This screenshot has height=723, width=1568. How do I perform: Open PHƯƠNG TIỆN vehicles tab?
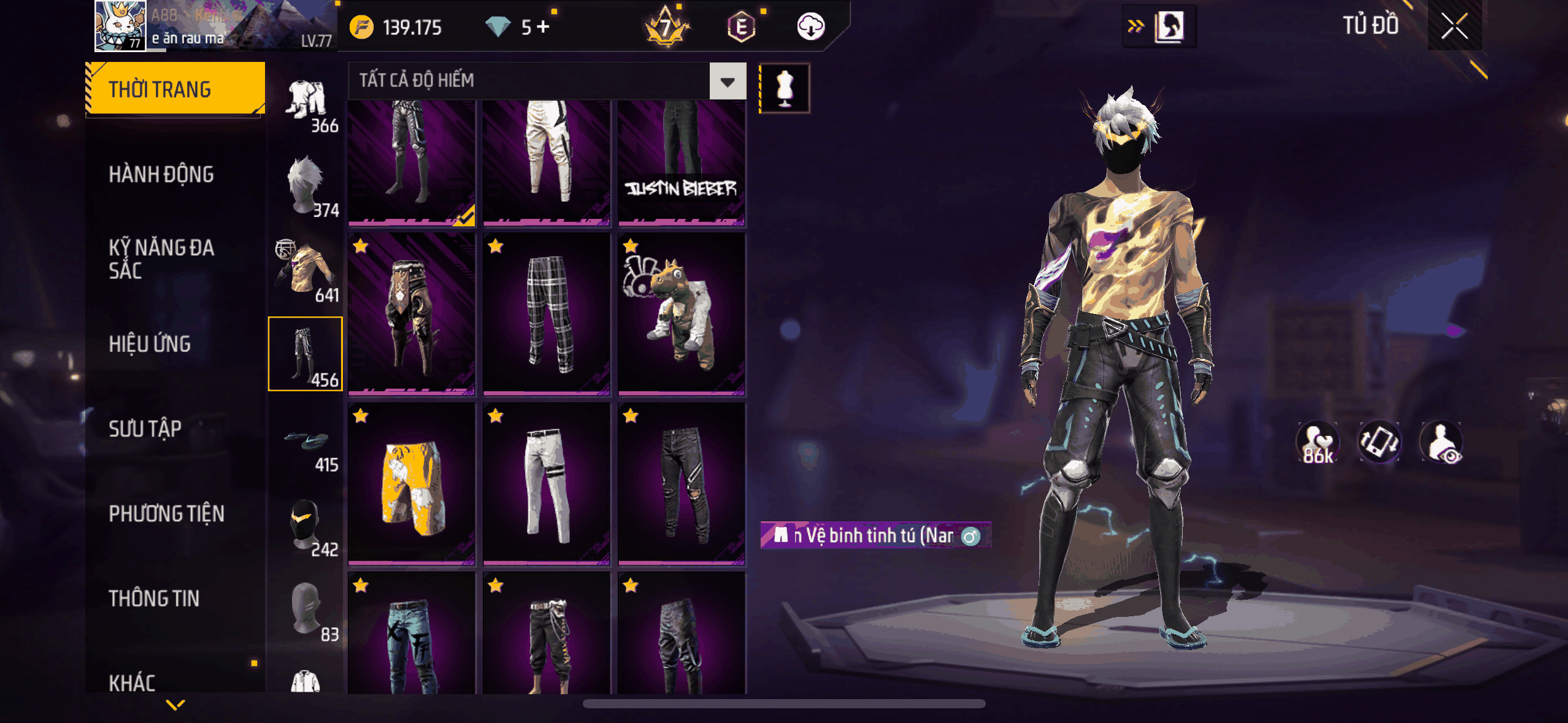(166, 513)
